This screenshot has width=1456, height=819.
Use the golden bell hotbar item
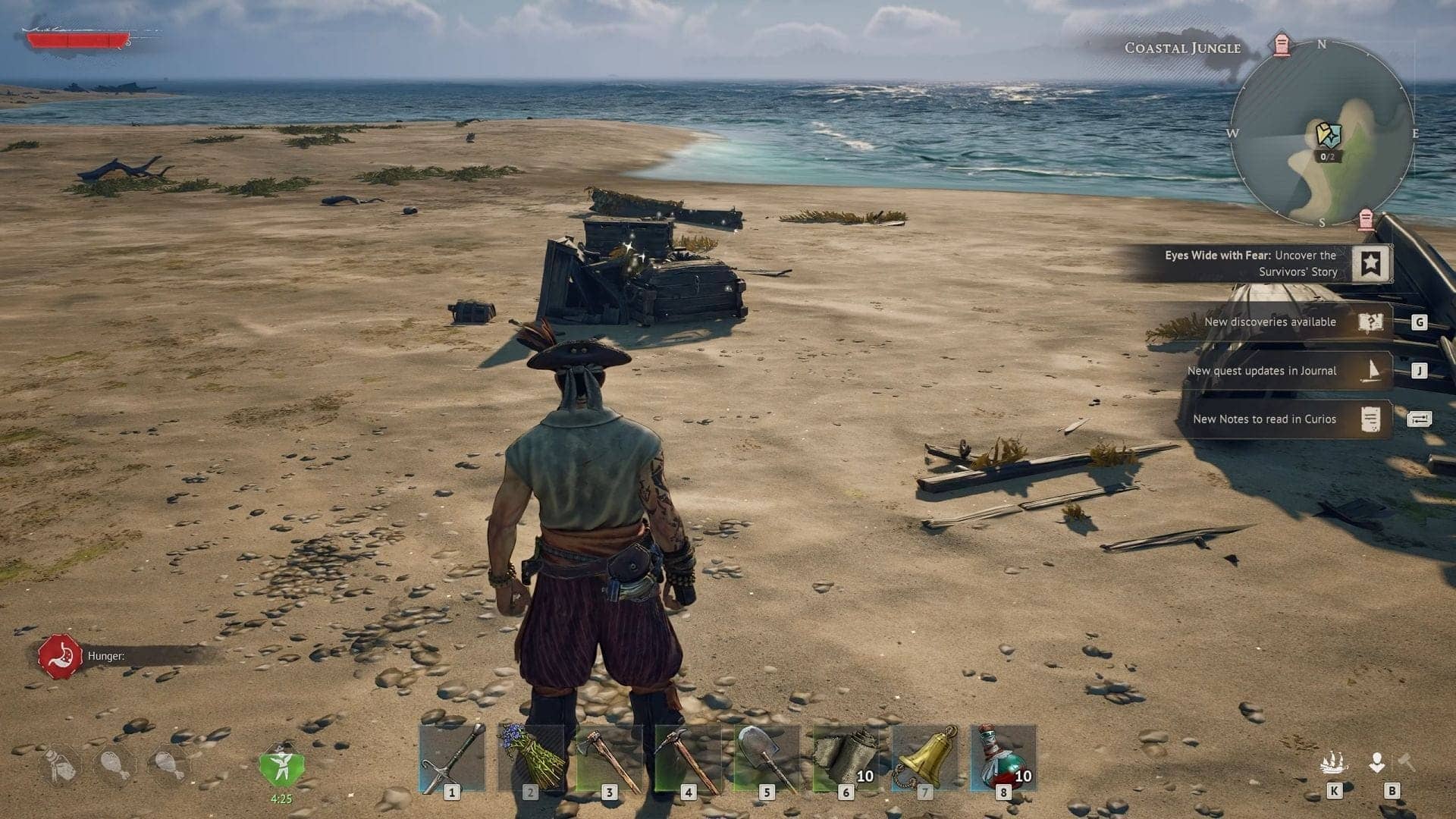coord(924,758)
